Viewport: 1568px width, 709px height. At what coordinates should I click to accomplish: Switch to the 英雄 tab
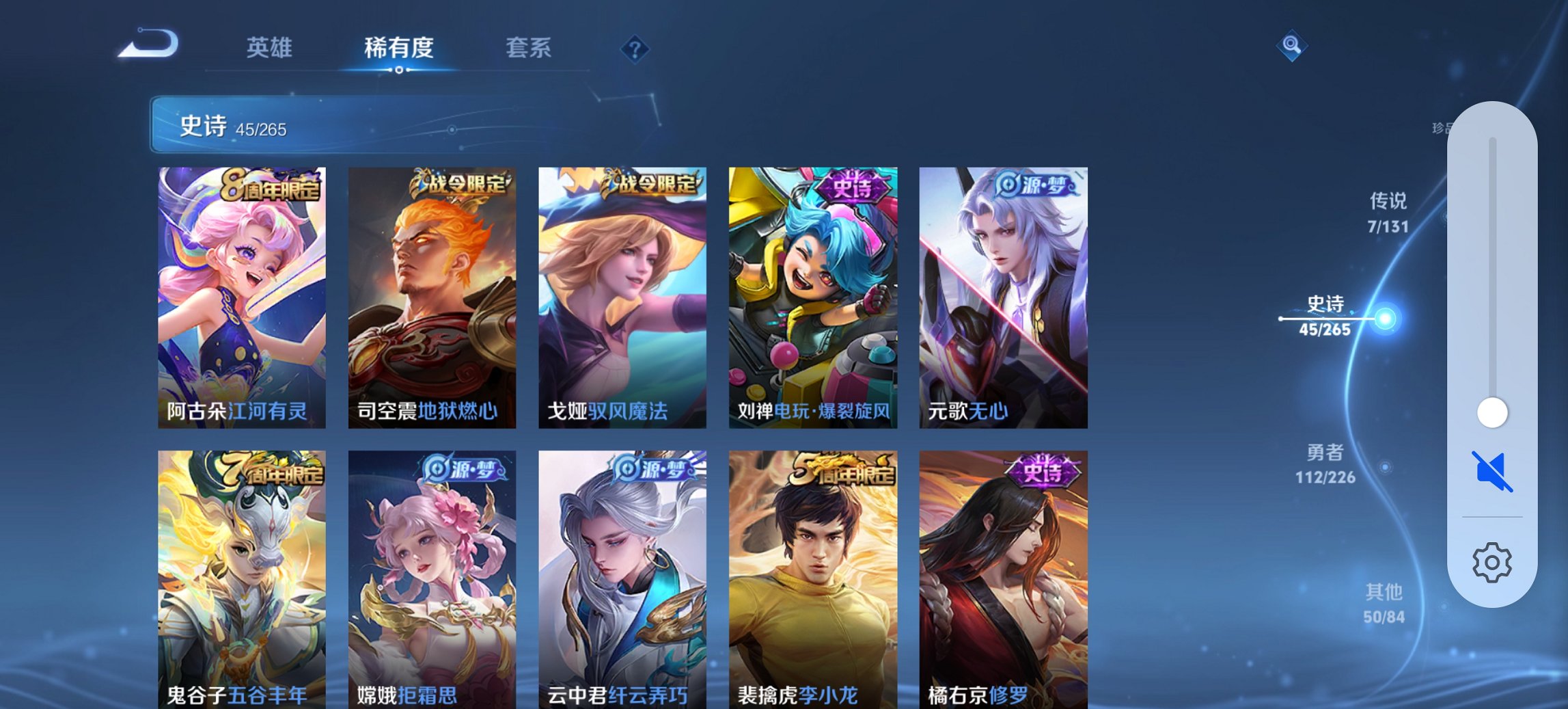click(x=270, y=48)
